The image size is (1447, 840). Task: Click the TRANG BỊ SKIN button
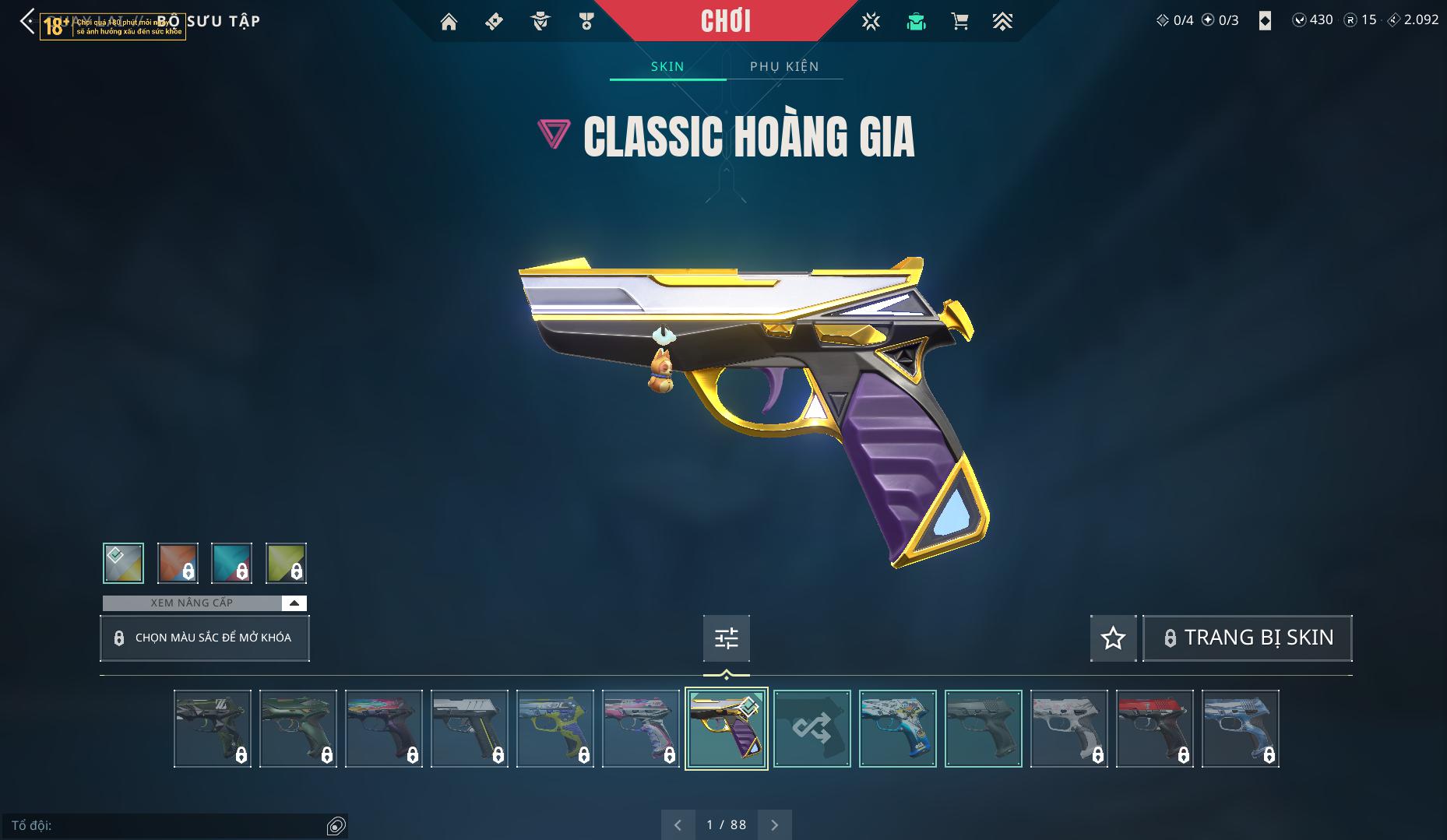(1247, 638)
